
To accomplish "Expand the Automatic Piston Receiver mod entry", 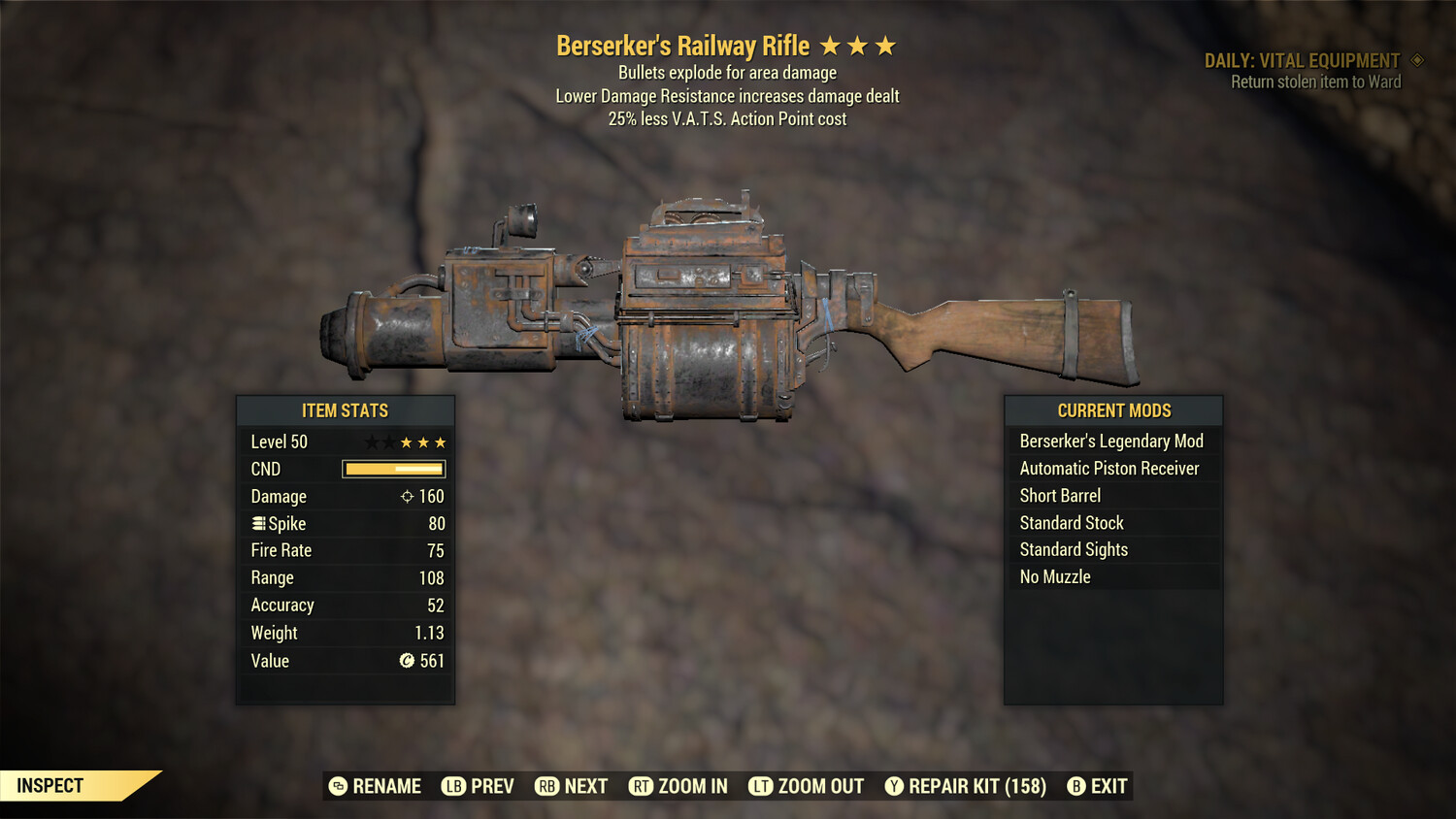I will point(1111,468).
